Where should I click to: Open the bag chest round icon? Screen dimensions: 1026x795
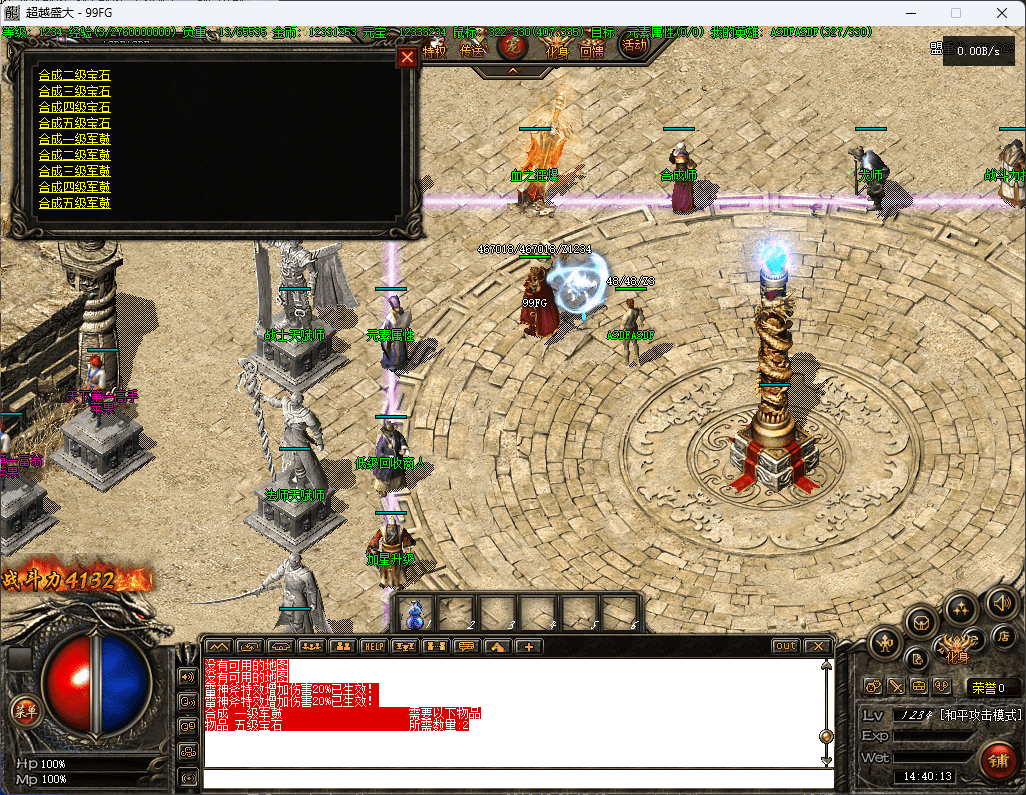[x=920, y=623]
